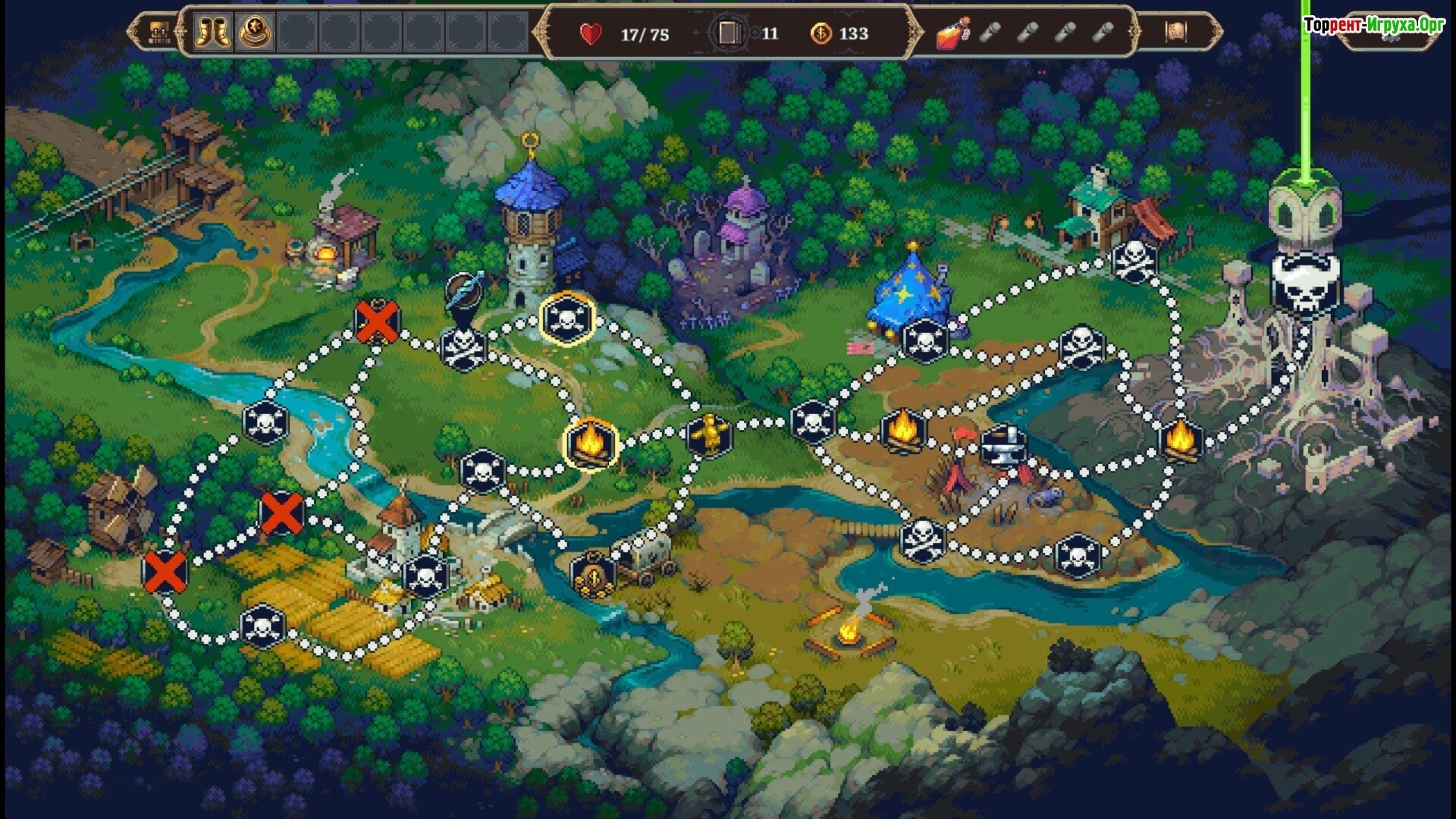Select the large boss skull node
Screen dimensions: 1456x819
click(1304, 284)
